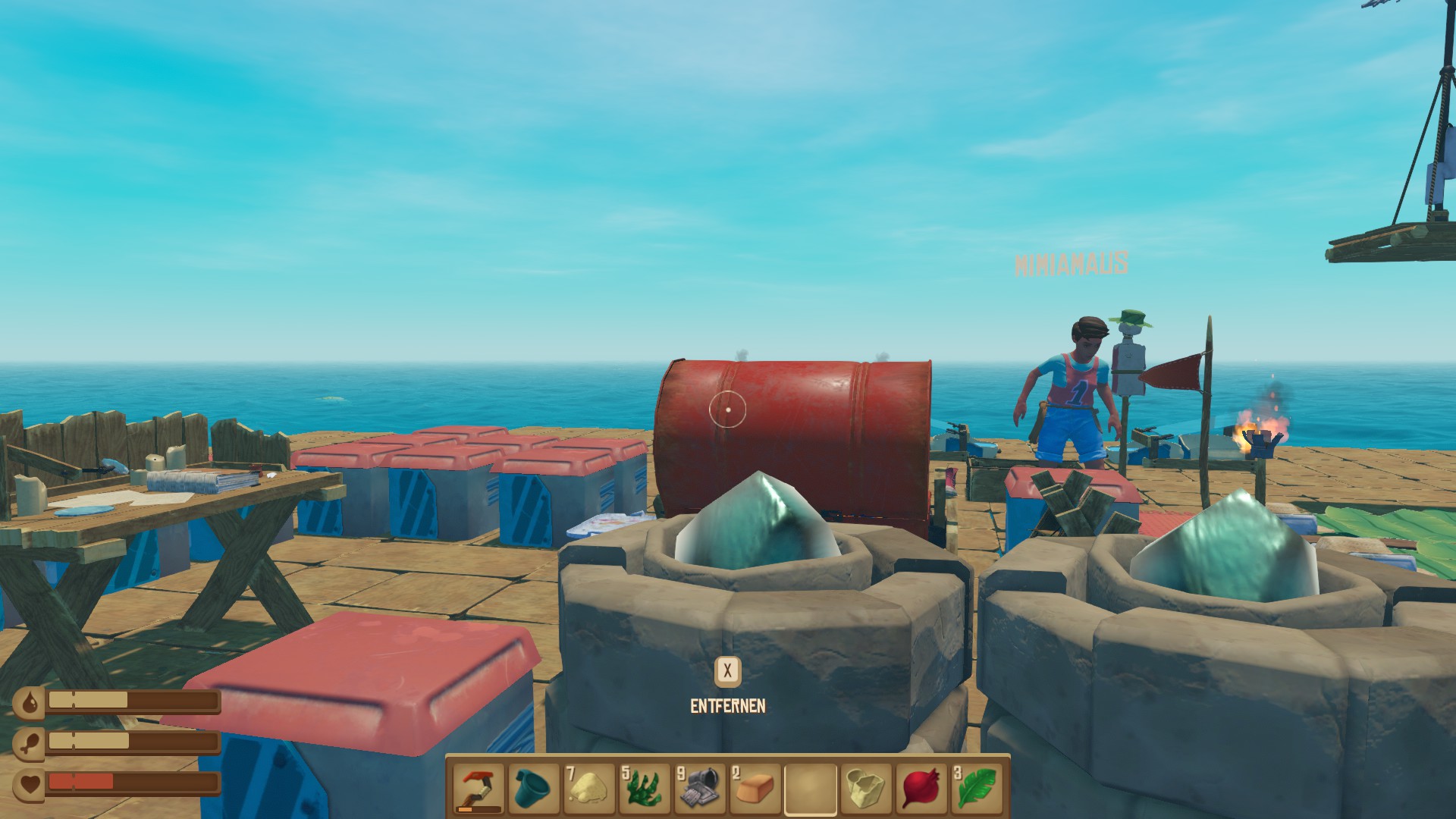Pick the green seaweed slot
Image resolution: width=1456 pixels, height=819 pixels.
click(x=645, y=789)
